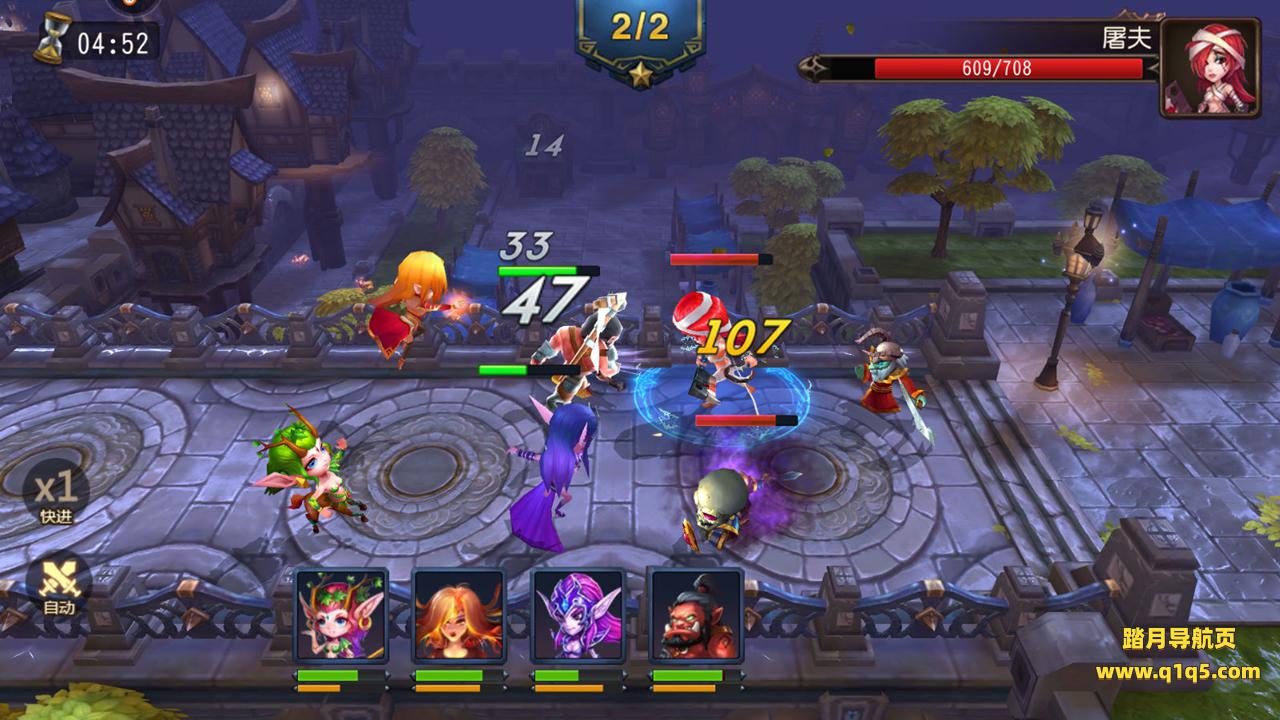Select the green-haired elf hero portrait
Image resolution: width=1280 pixels, height=720 pixels.
pos(341,616)
